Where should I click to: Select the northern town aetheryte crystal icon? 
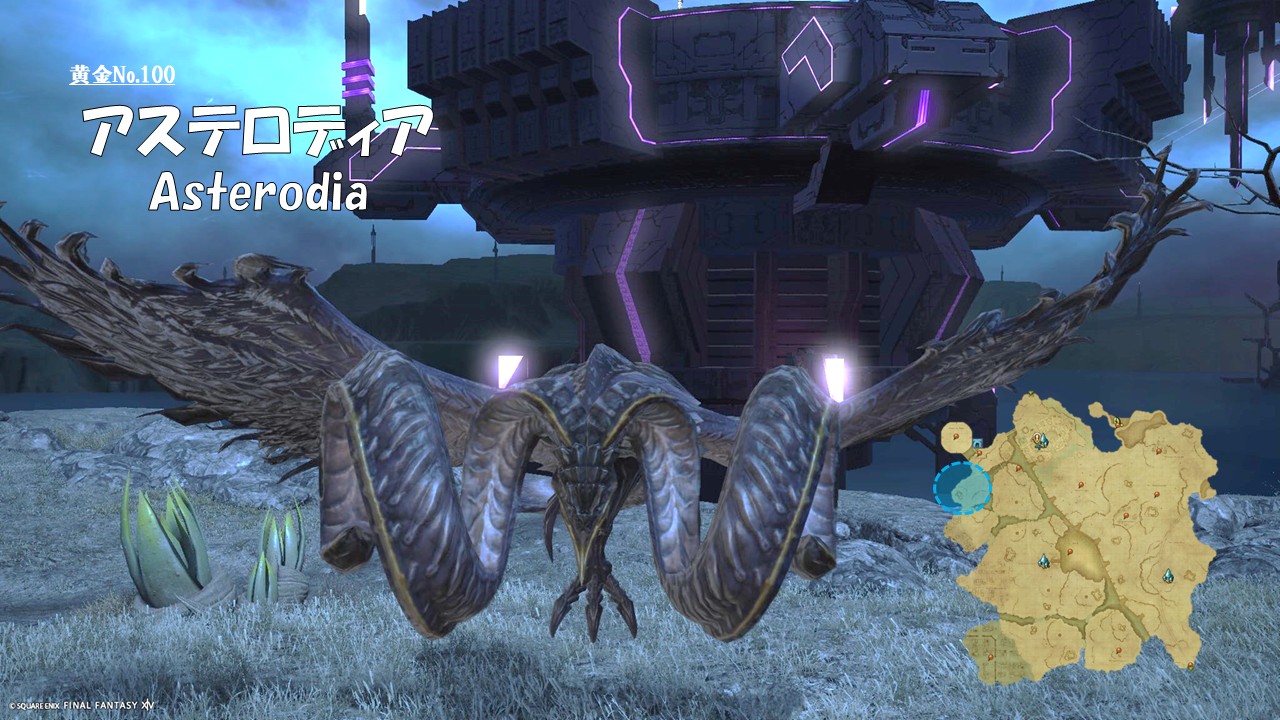1041,440
